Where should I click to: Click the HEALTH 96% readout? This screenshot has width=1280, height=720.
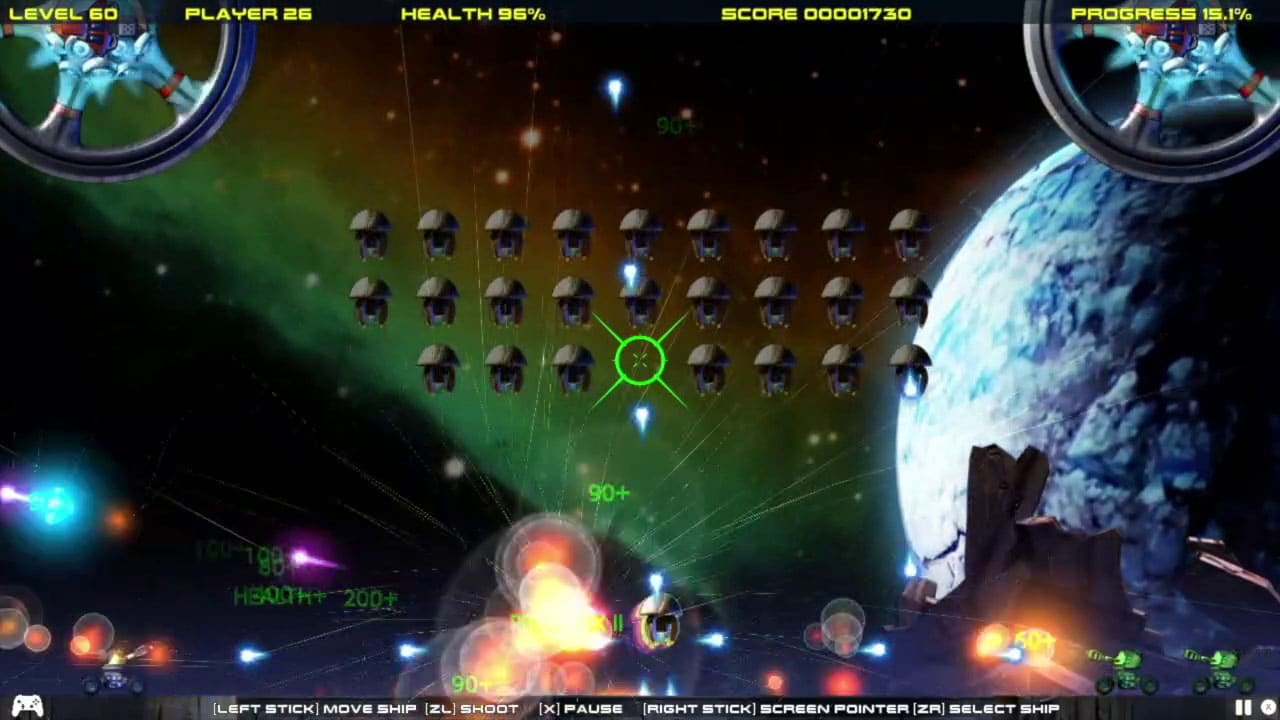point(472,13)
